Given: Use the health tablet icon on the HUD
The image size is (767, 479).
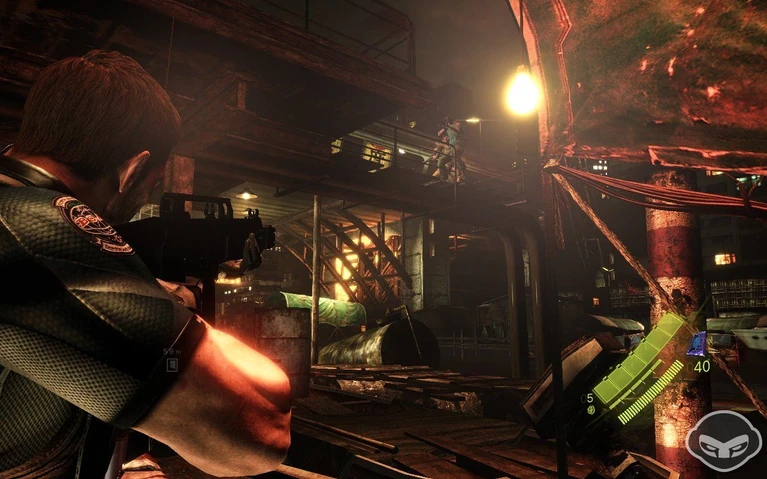Looking at the screenshot, I should [x=592, y=409].
